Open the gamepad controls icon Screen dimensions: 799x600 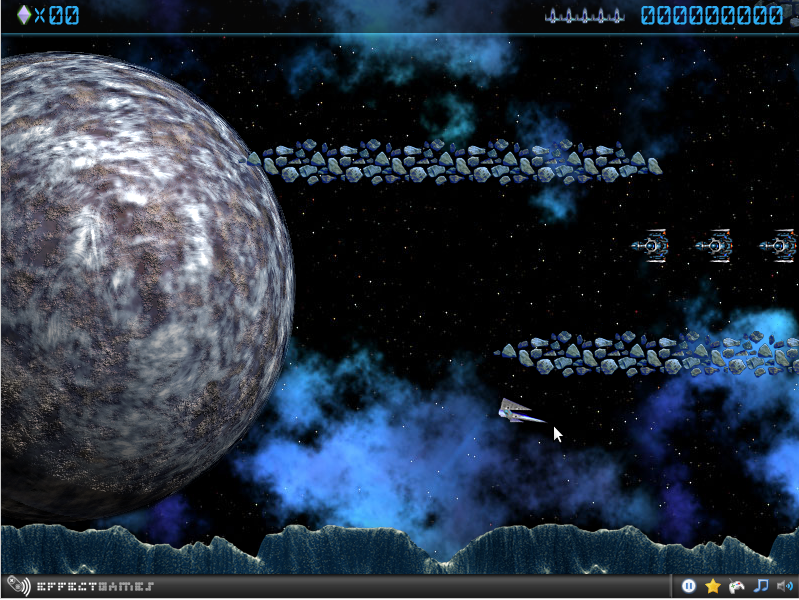tap(736, 586)
